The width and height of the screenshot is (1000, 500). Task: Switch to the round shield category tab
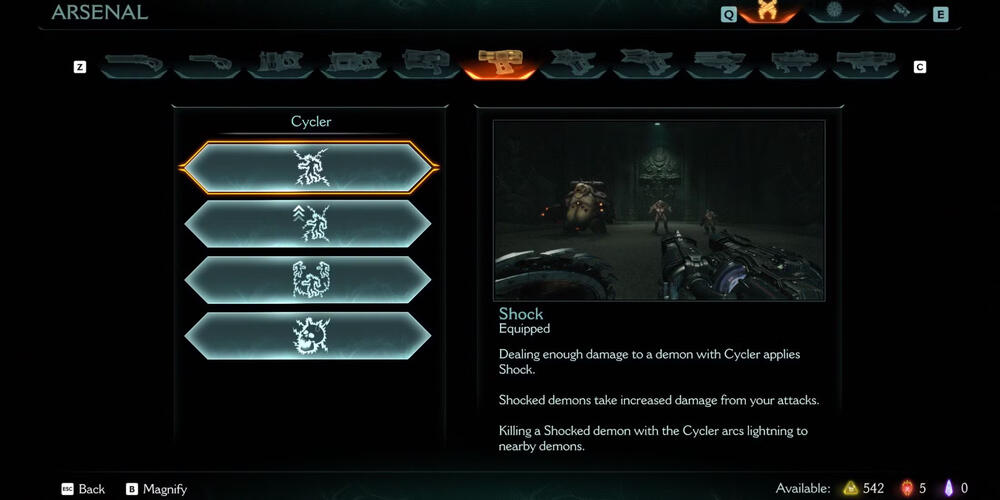pos(834,12)
